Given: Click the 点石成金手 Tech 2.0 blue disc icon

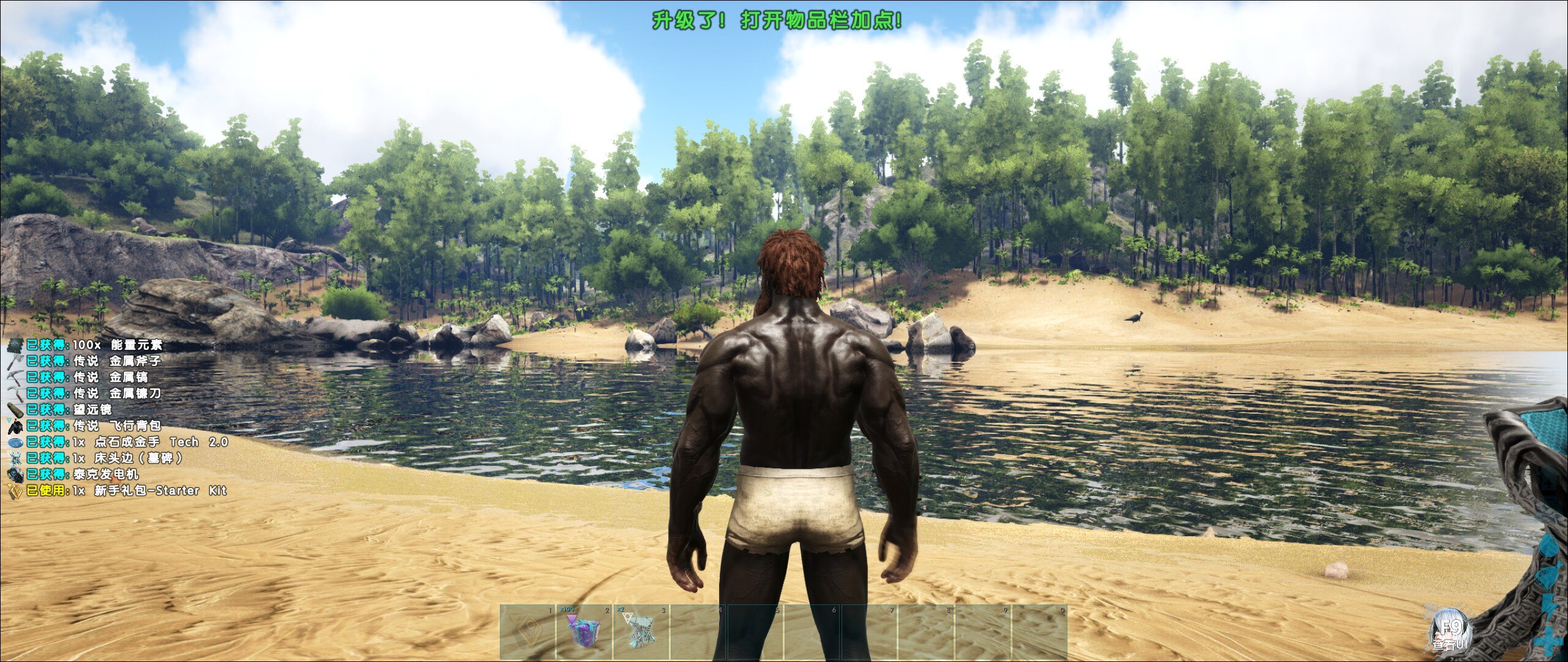Looking at the screenshot, I should tap(16, 443).
